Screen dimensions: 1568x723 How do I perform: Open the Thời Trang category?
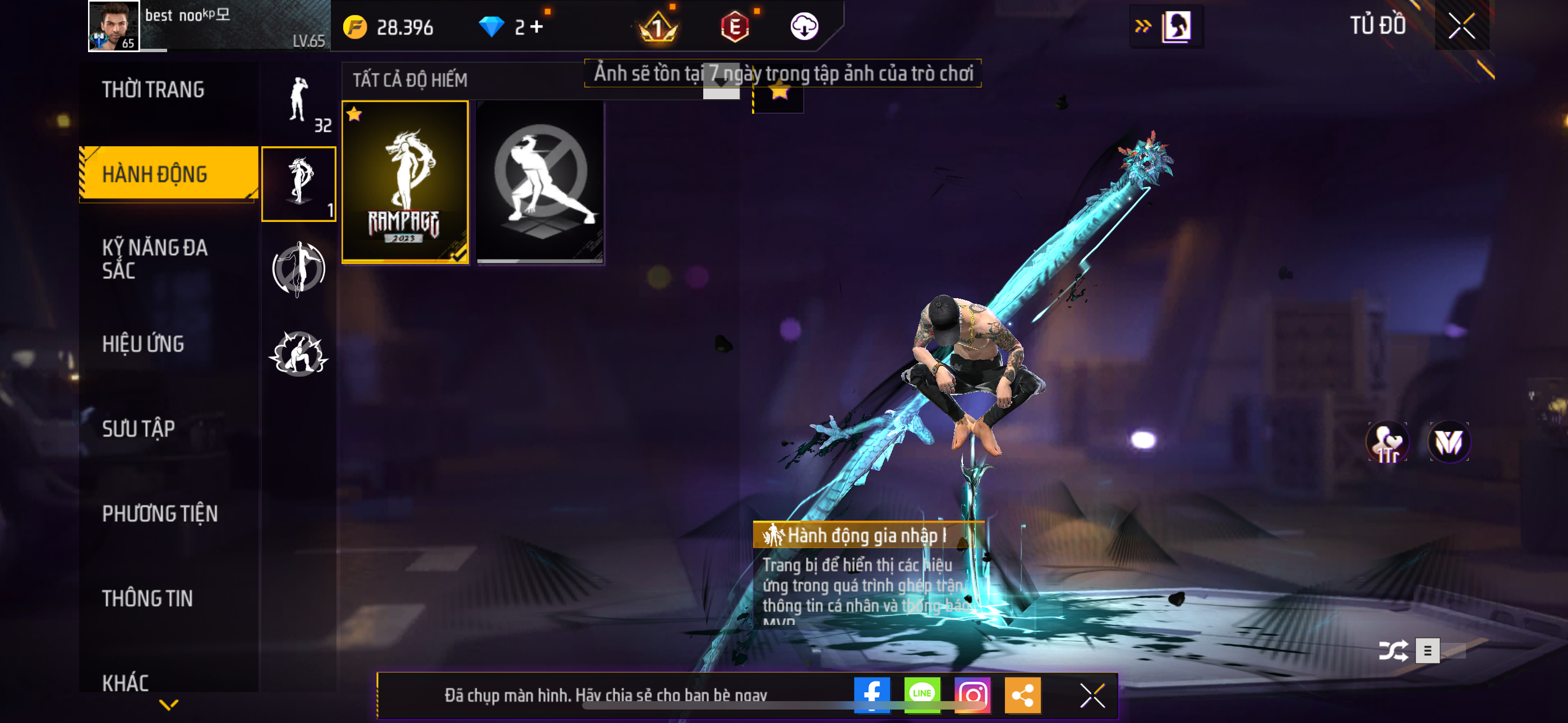[x=153, y=90]
